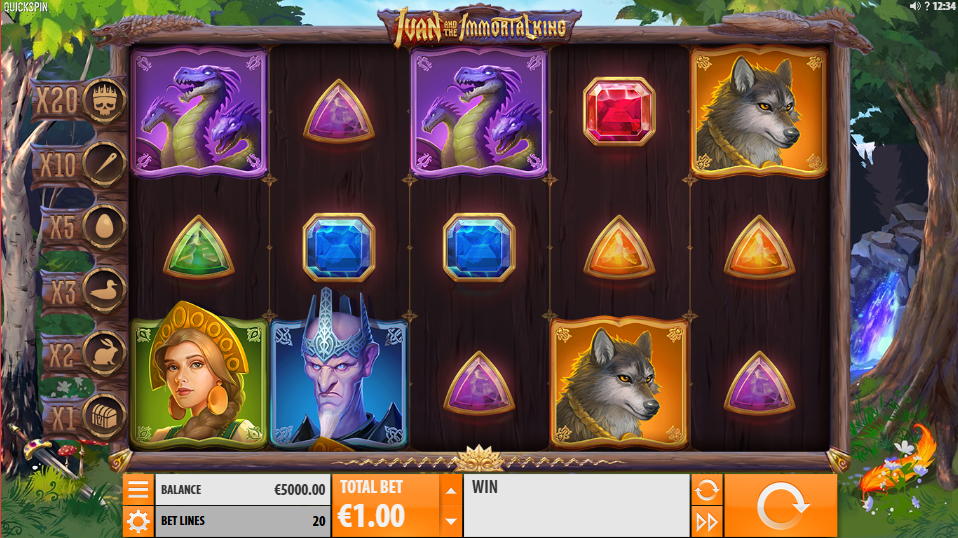
Task: Mute the sound using the speaker icon
Action: [x=914, y=6]
